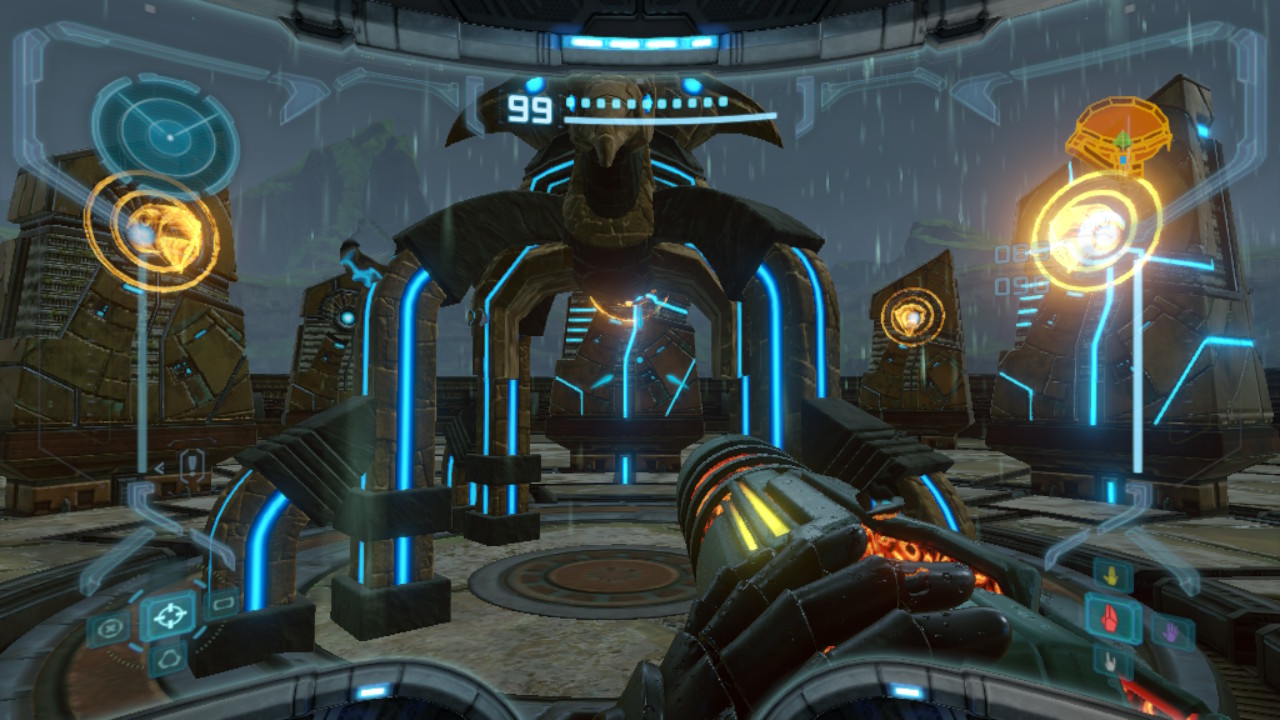Switch to the yellow Power Beam icon
Screen dimensions: 1280x720
(1112, 575)
